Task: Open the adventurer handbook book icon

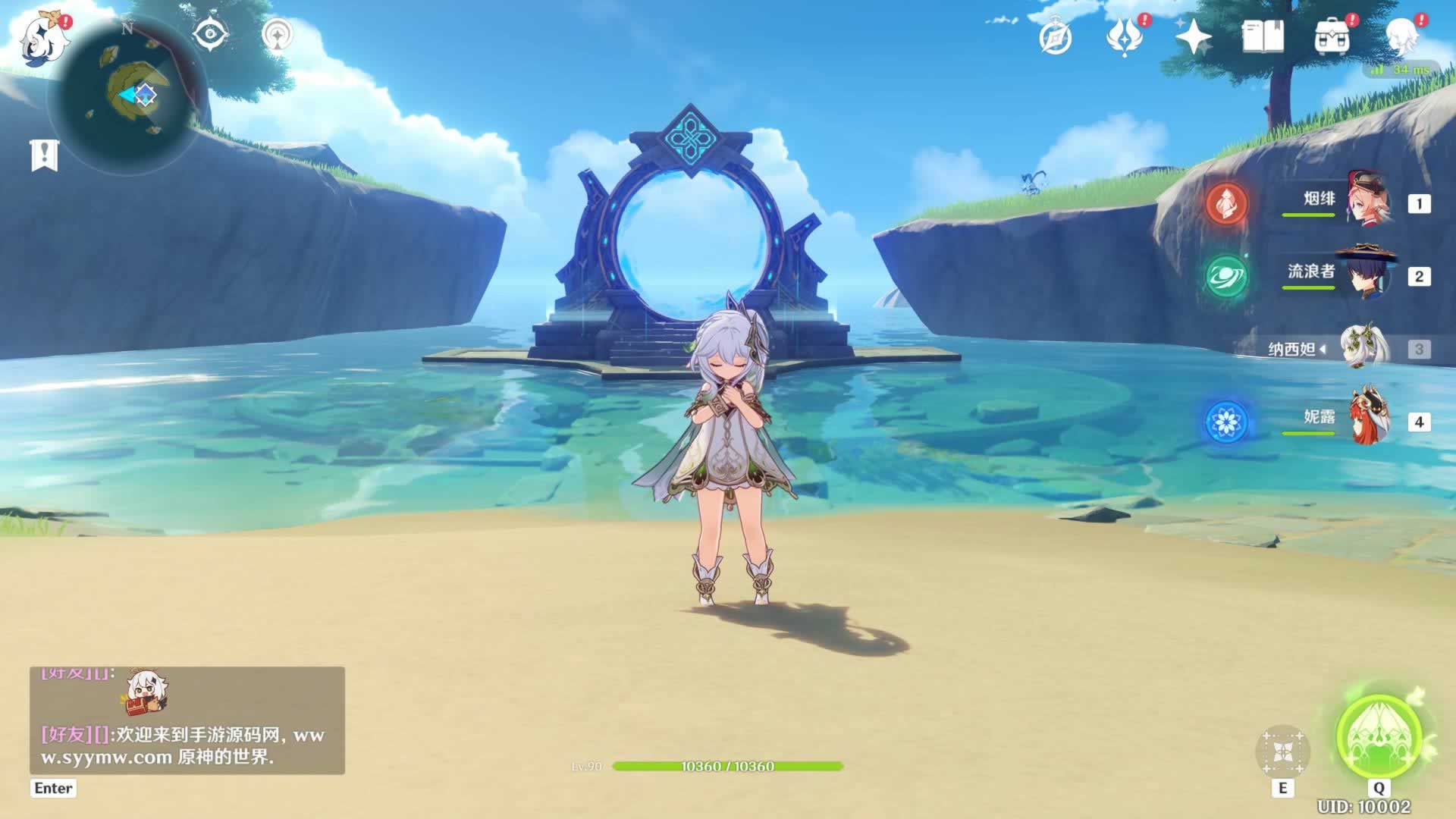Action: tap(1263, 36)
